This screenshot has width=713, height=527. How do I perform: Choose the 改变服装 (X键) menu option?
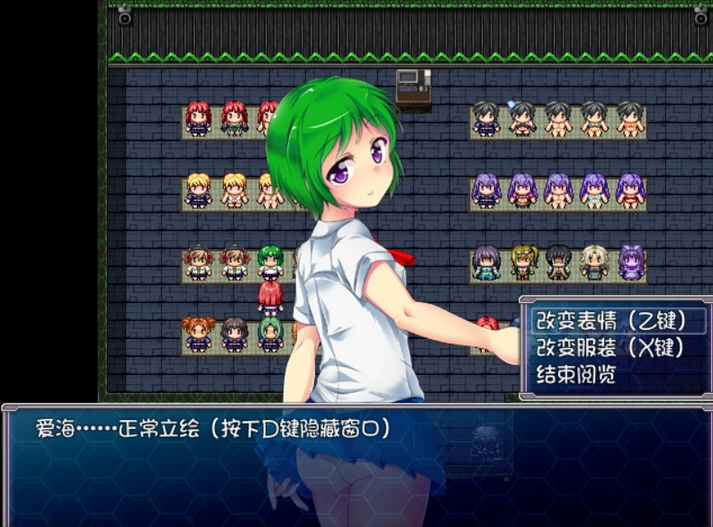(x=608, y=348)
